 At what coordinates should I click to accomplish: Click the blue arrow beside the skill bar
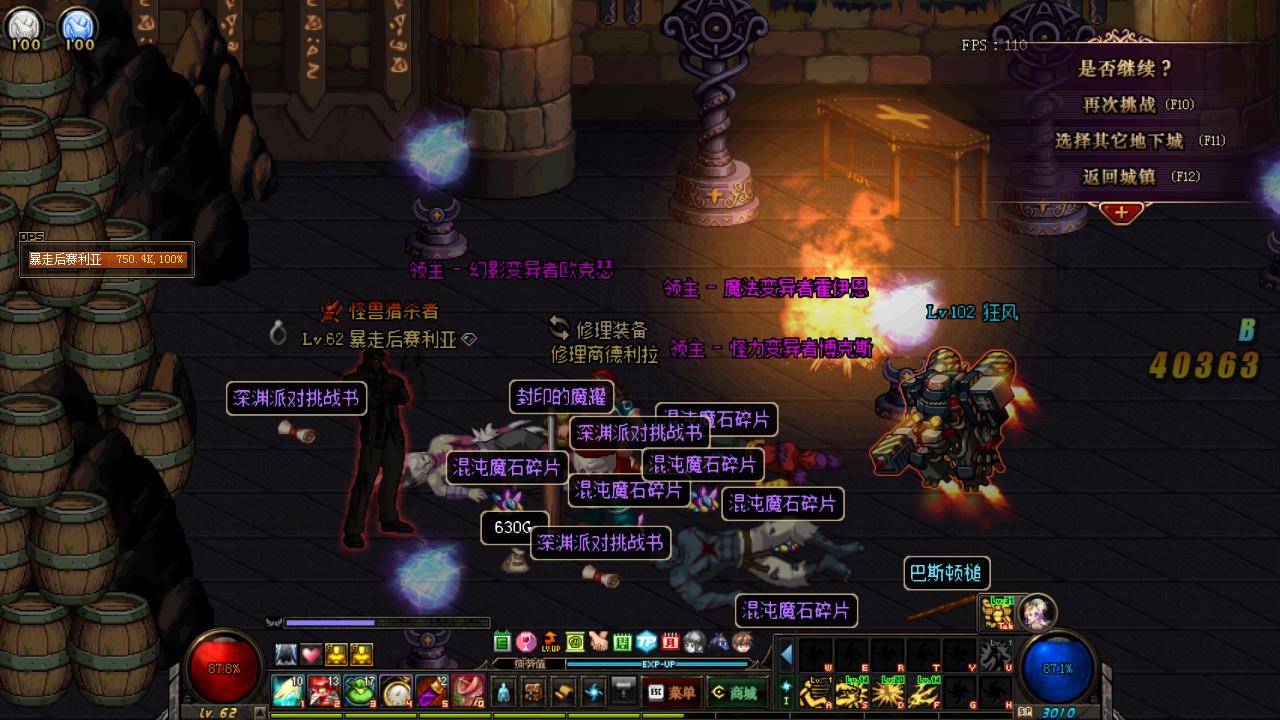coord(786,655)
